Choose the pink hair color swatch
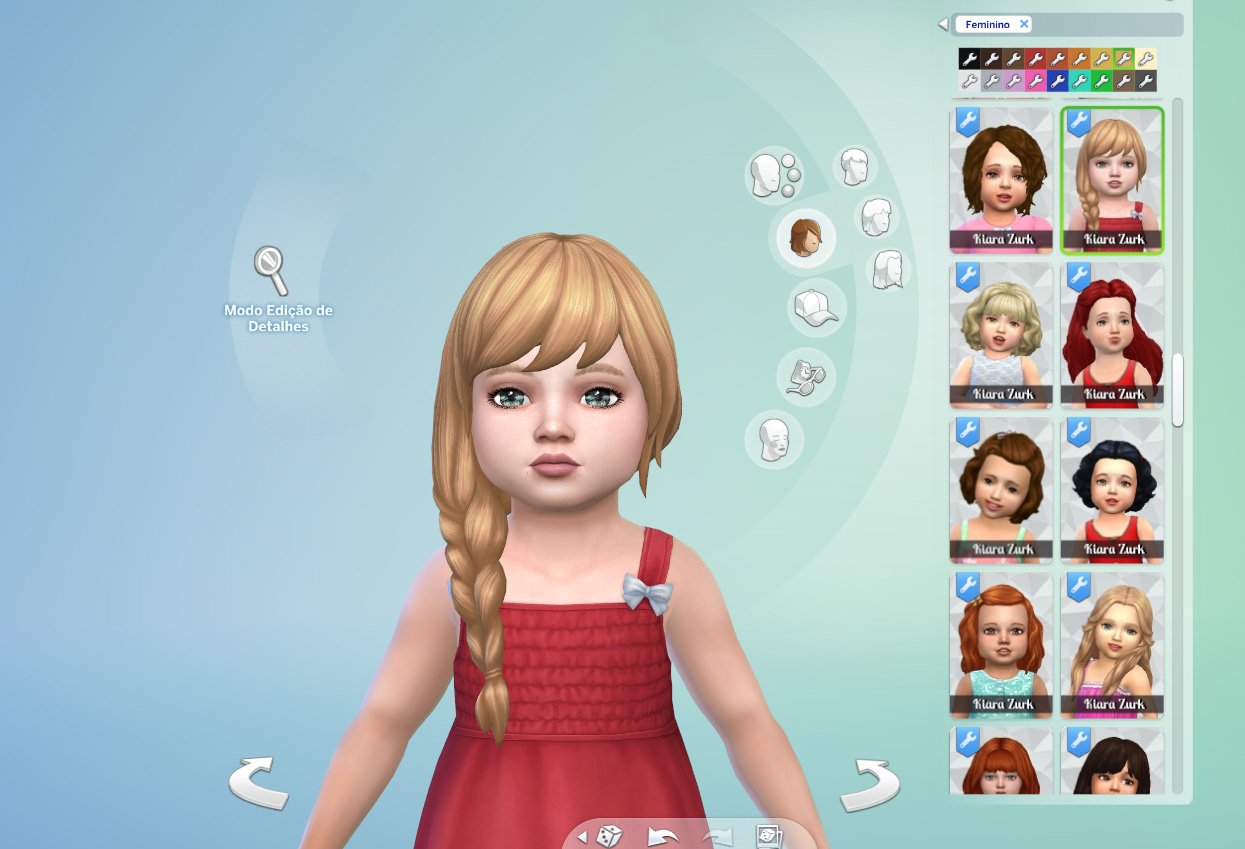 click(x=1035, y=81)
